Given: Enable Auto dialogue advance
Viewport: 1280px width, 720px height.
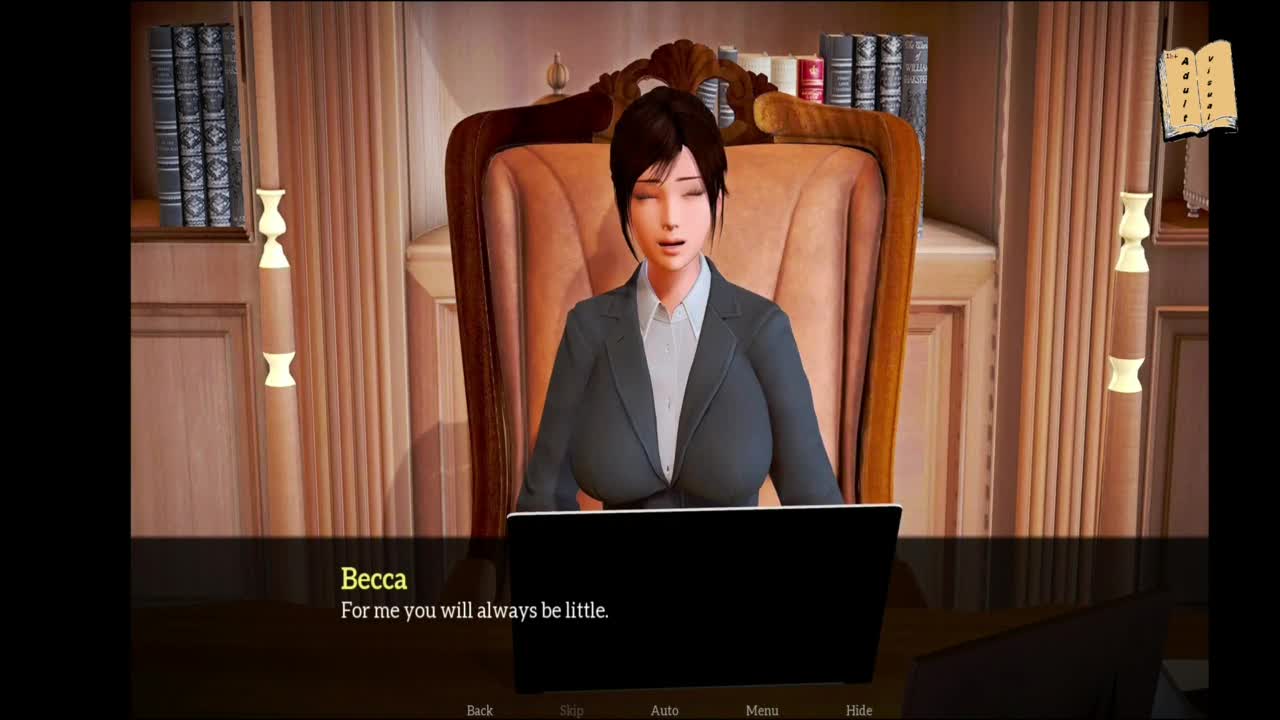Looking at the screenshot, I should point(664,710).
